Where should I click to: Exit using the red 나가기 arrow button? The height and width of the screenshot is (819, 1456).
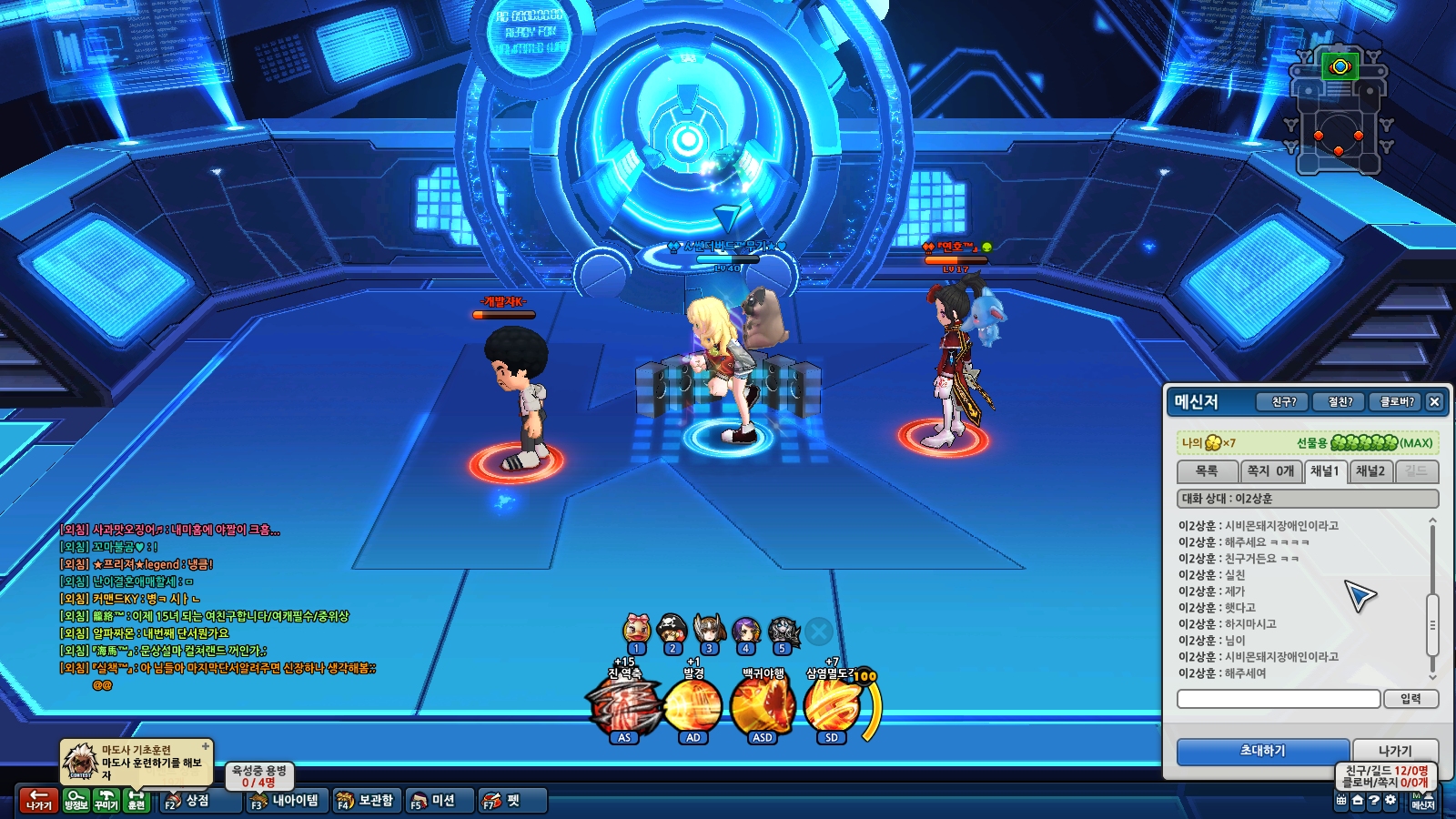pos(38,800)
